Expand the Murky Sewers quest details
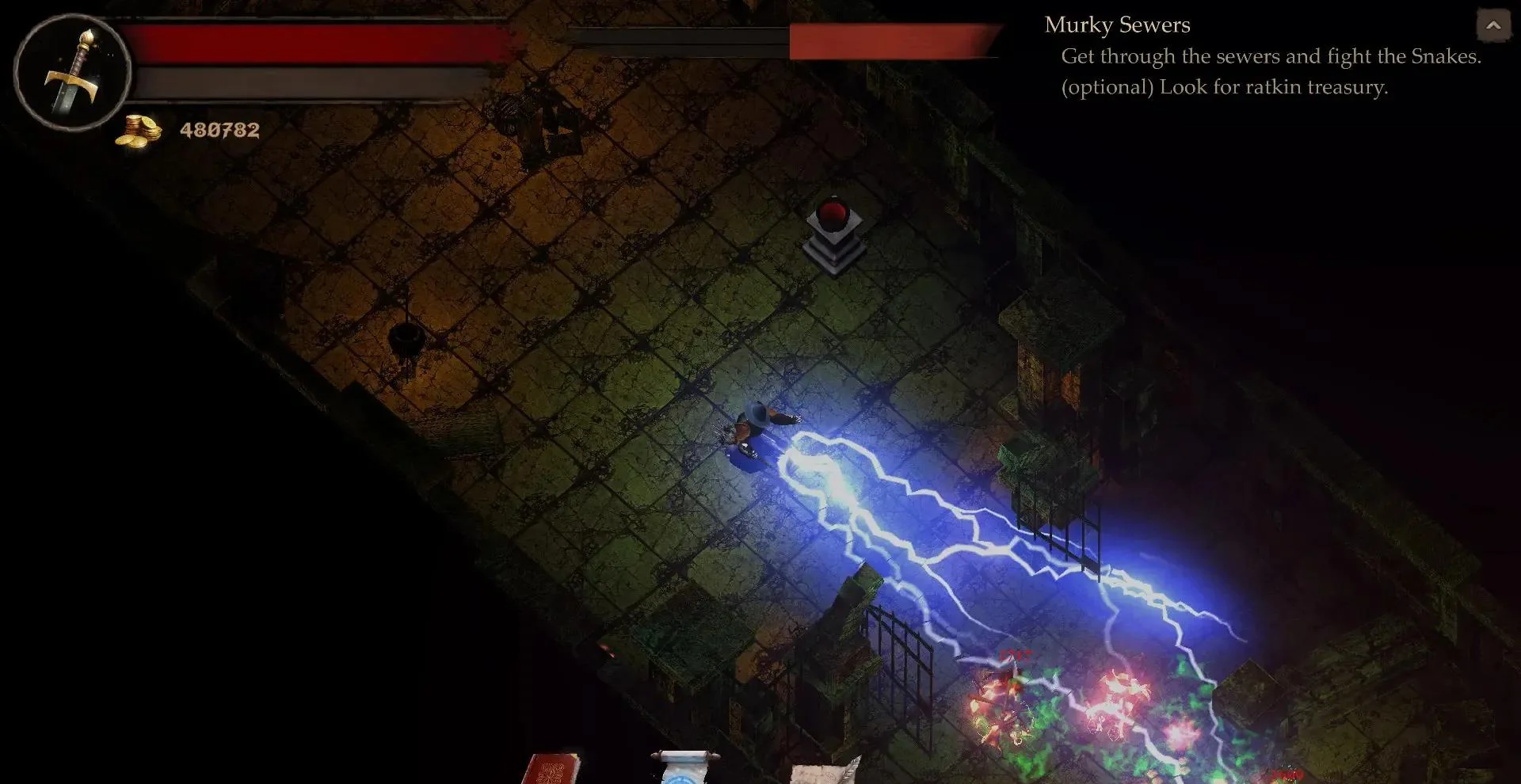The image size is (1521, 784). point(1117,25)
